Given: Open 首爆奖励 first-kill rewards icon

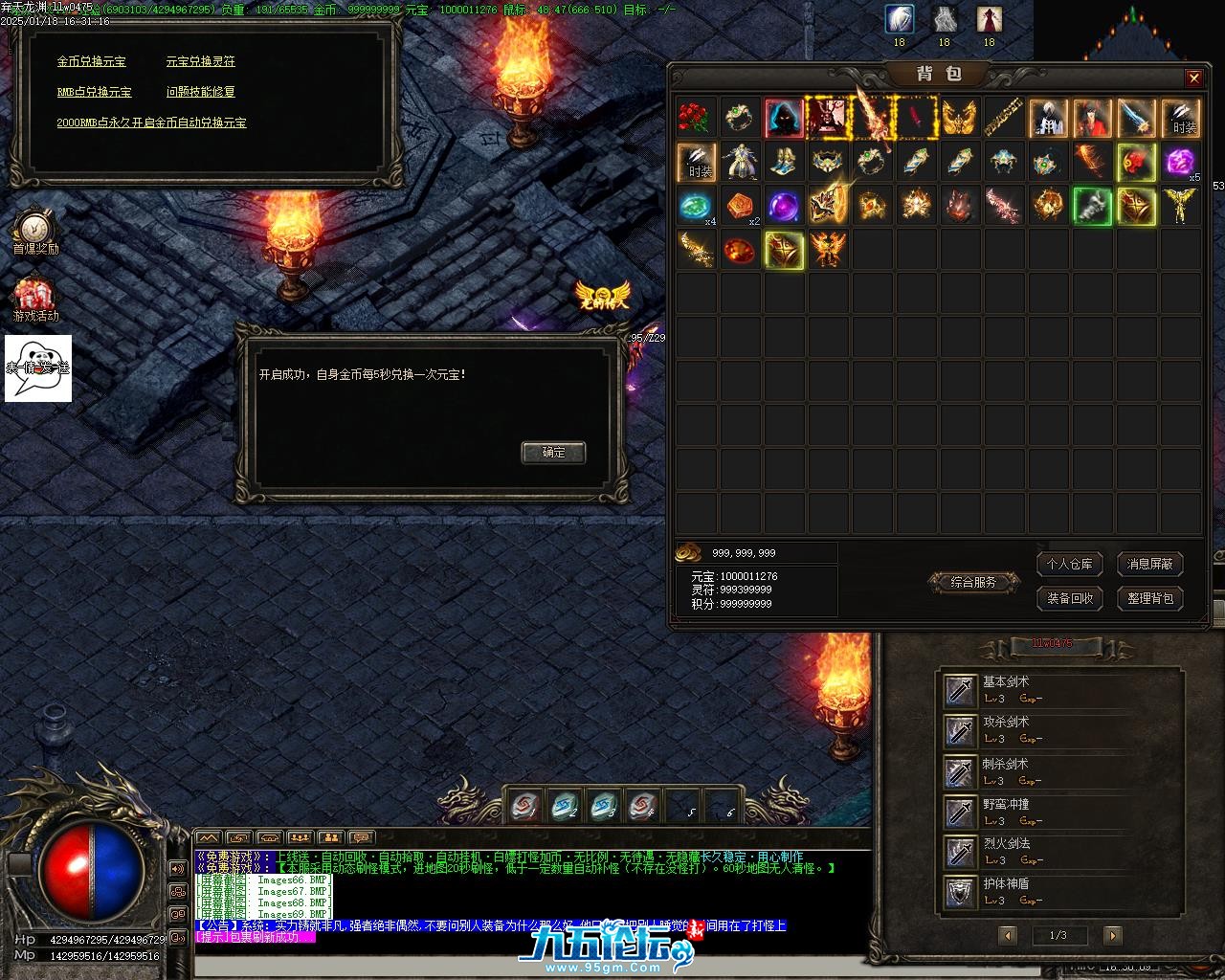Looking at the screenshot, I should pyautogui.click(x=35, y=233).
